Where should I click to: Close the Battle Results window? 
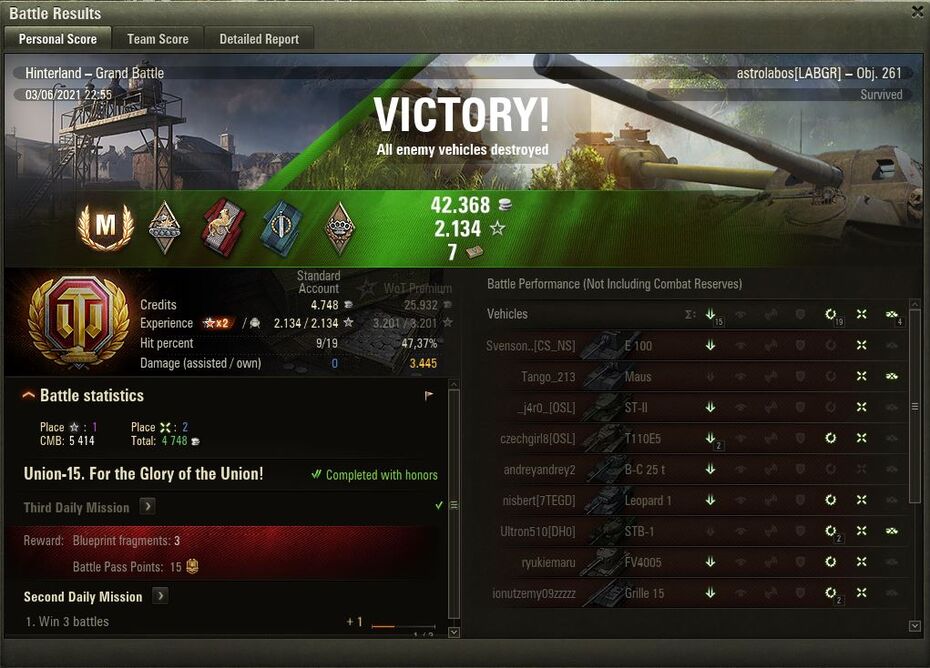[x=917, y=12]
